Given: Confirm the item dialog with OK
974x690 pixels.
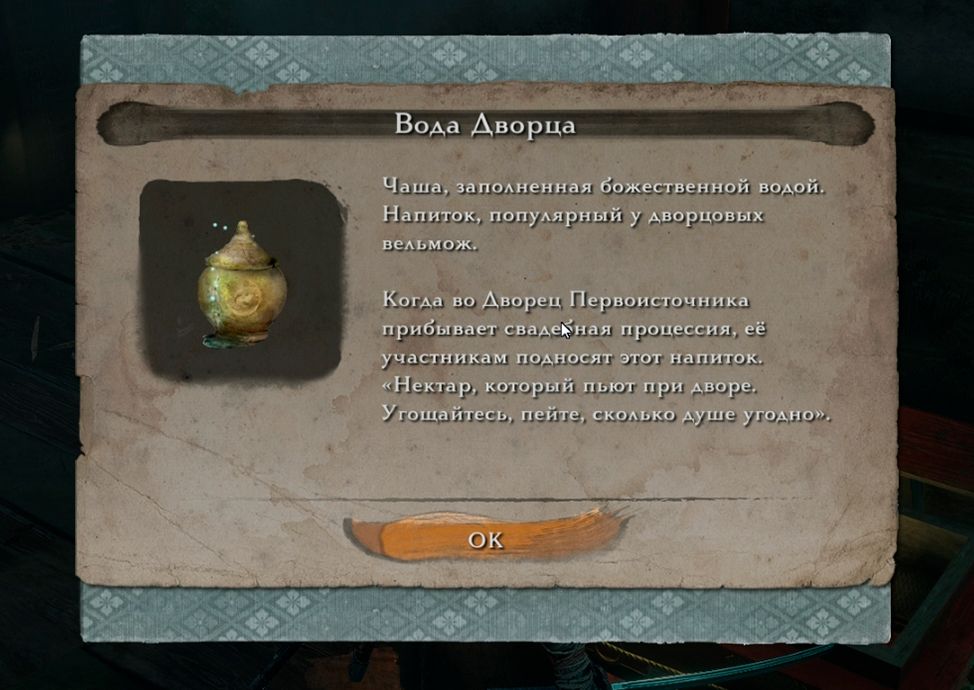Looking at the screenshot, I should pyautogui.click(x=487, y=539).
